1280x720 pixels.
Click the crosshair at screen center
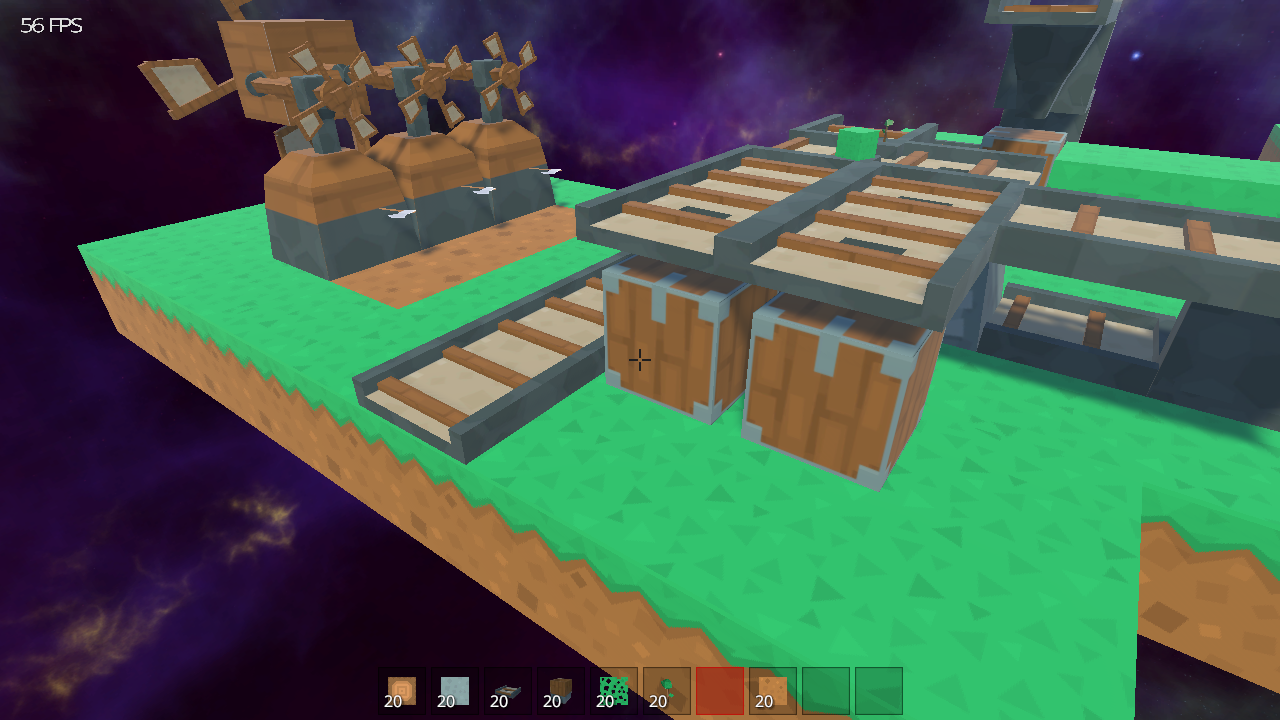[x=640, y=358]
